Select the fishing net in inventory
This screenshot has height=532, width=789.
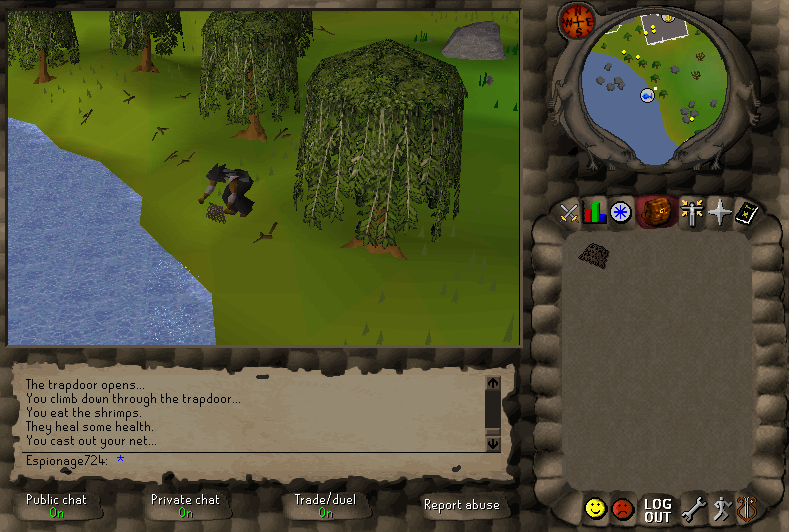(x=594, y=254)
